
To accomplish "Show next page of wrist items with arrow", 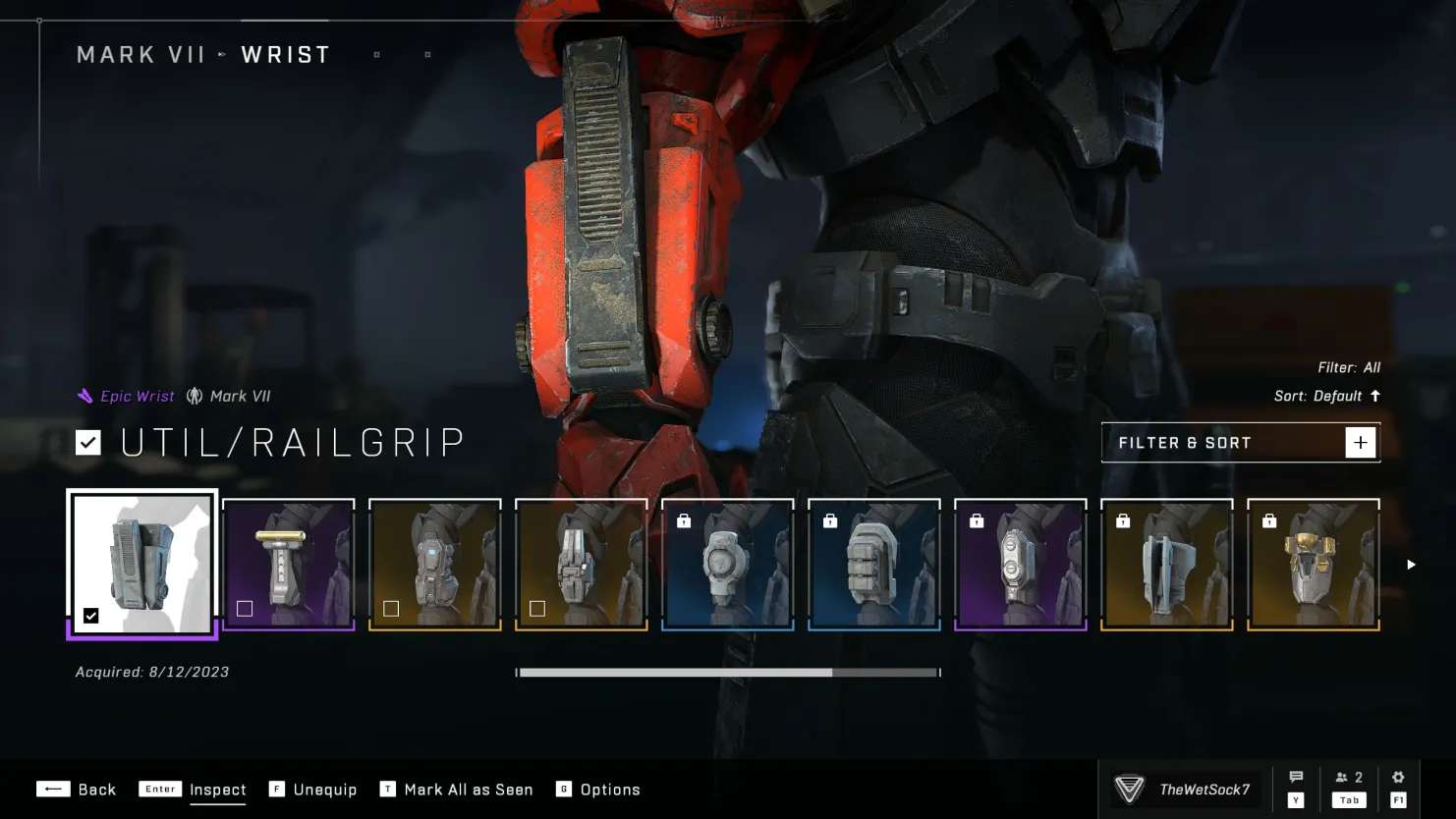I will [x=1411, y=565].
